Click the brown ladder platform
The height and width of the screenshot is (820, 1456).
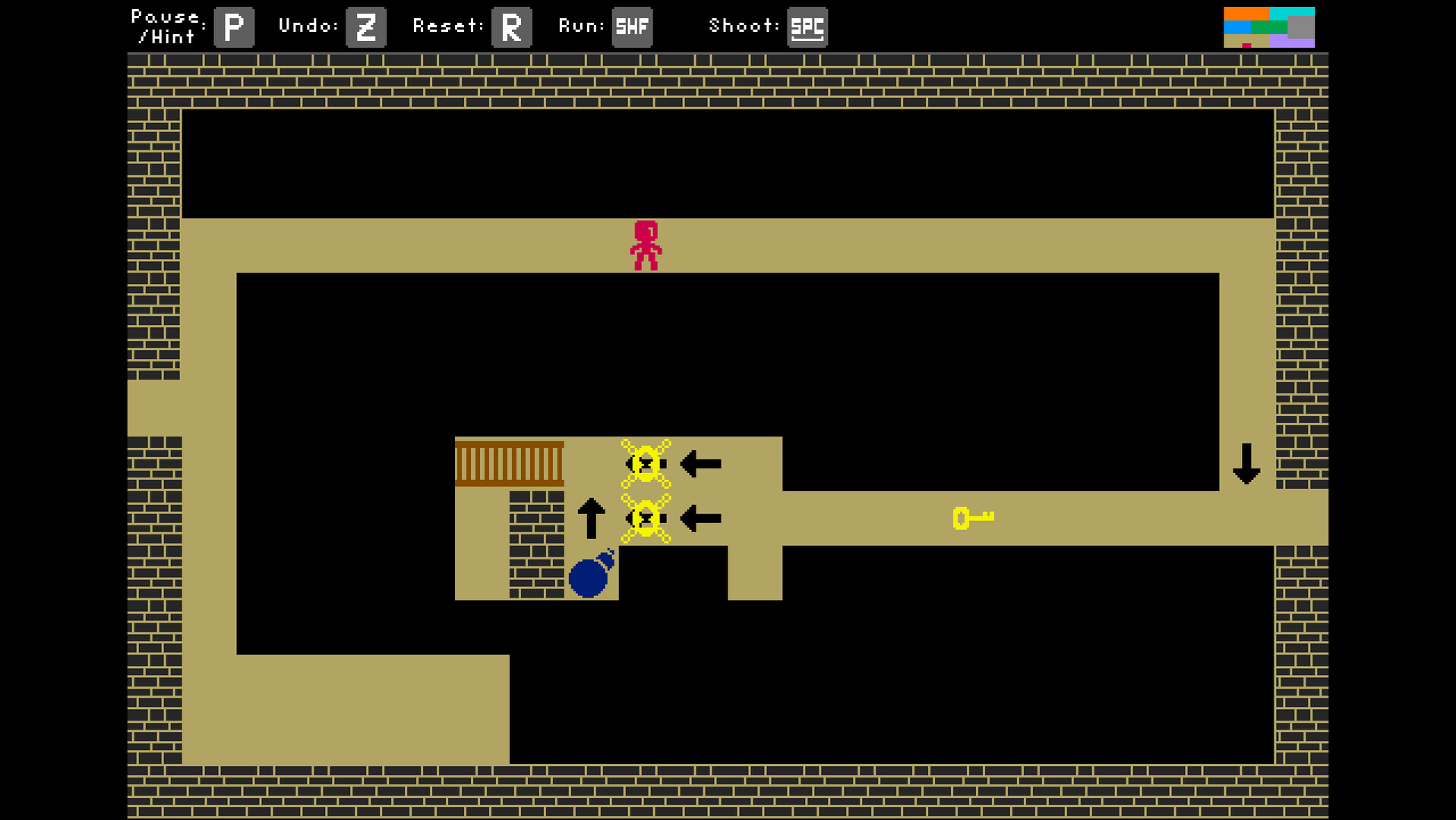pos(509,462)
